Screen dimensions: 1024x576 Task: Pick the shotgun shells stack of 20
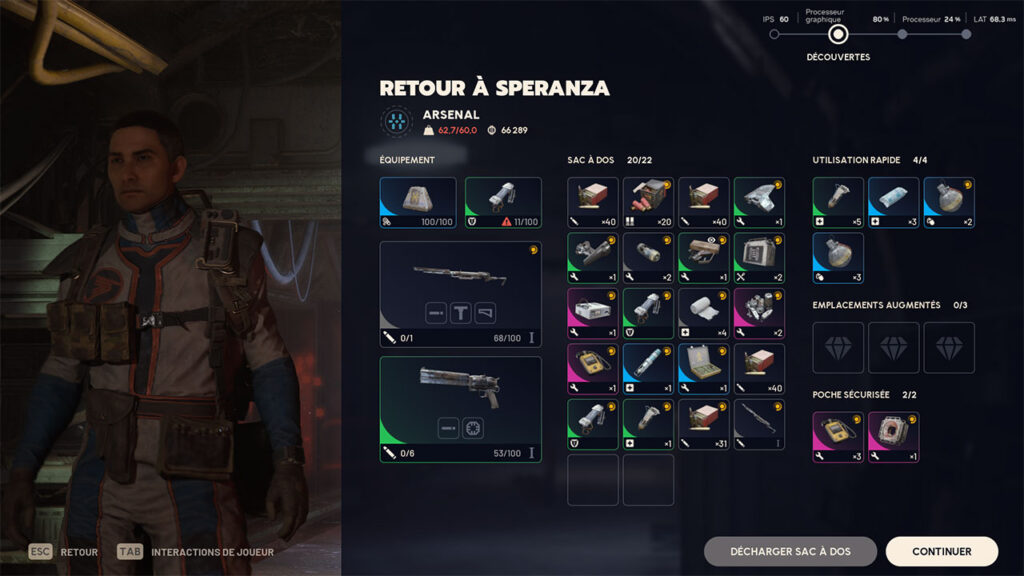click(x=648, y=203)
